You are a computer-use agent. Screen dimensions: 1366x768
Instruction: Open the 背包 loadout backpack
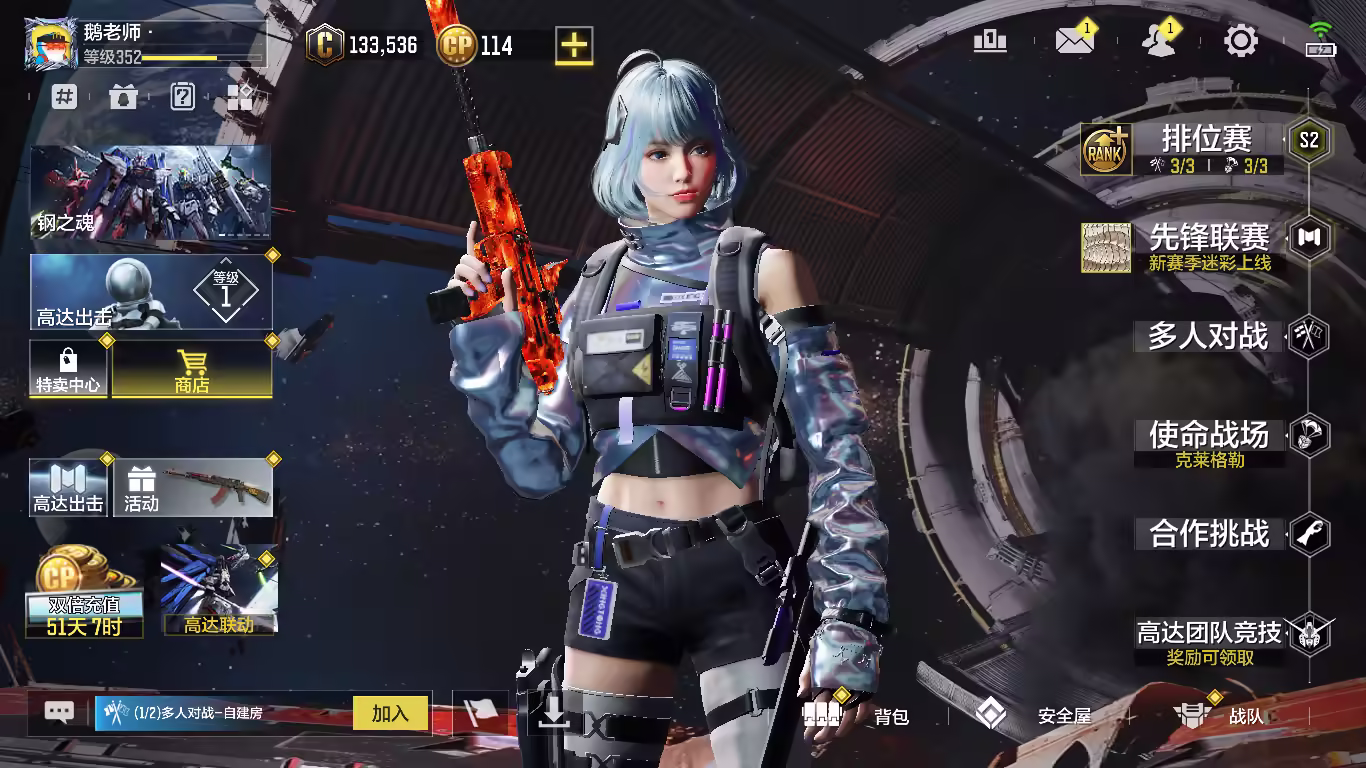point(860,715)
